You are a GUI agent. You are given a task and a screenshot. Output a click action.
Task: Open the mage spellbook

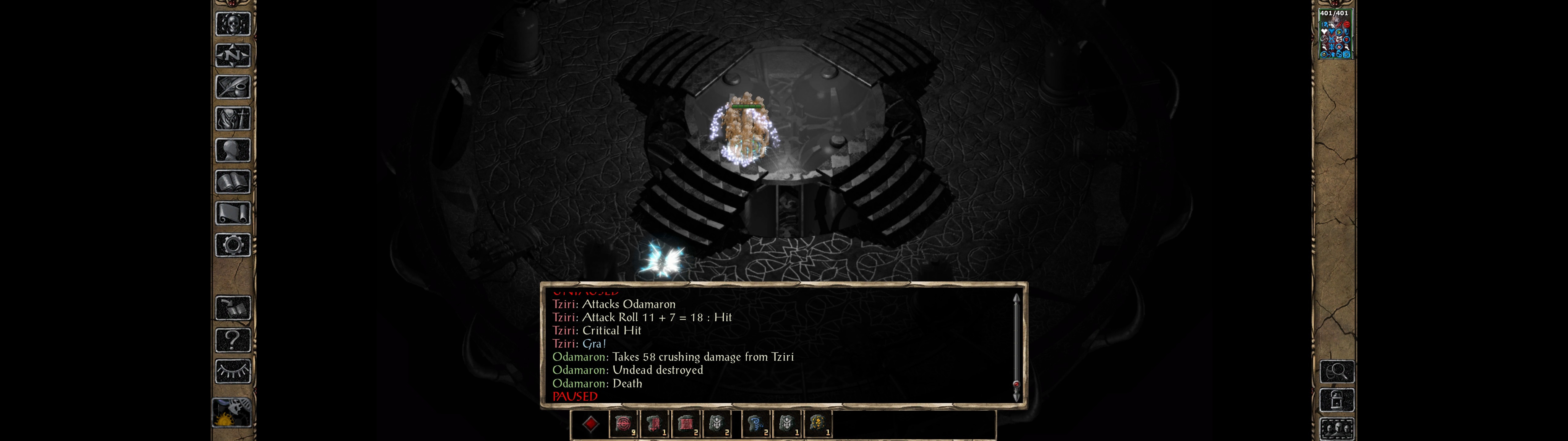(x=232, y=182)
